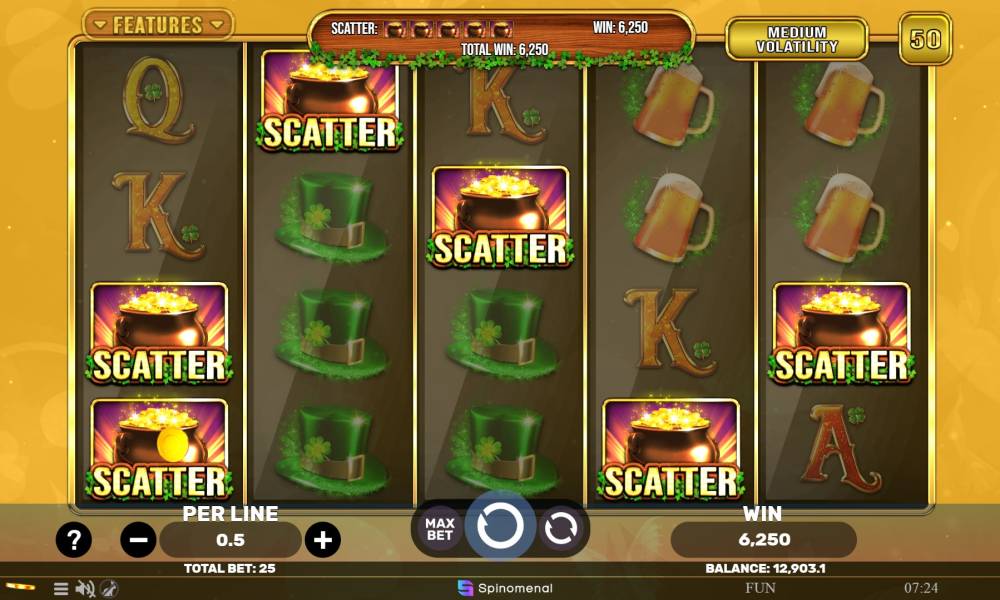Viewport: 1000px width, 600px height.
Task: Click the Spinomenal logo link
Action: (505, 588)
